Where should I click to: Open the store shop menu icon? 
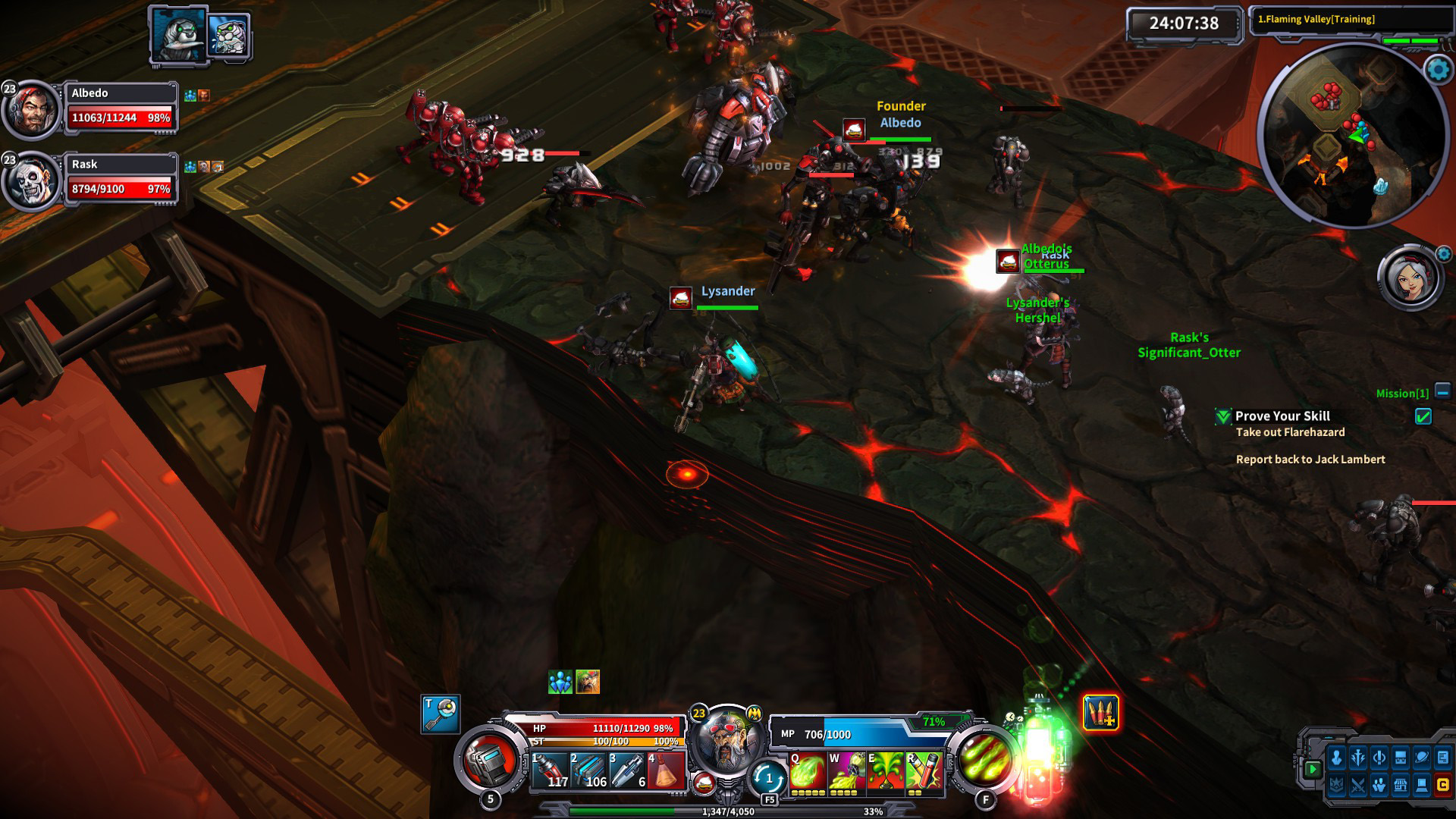[x=1401, y=785]
